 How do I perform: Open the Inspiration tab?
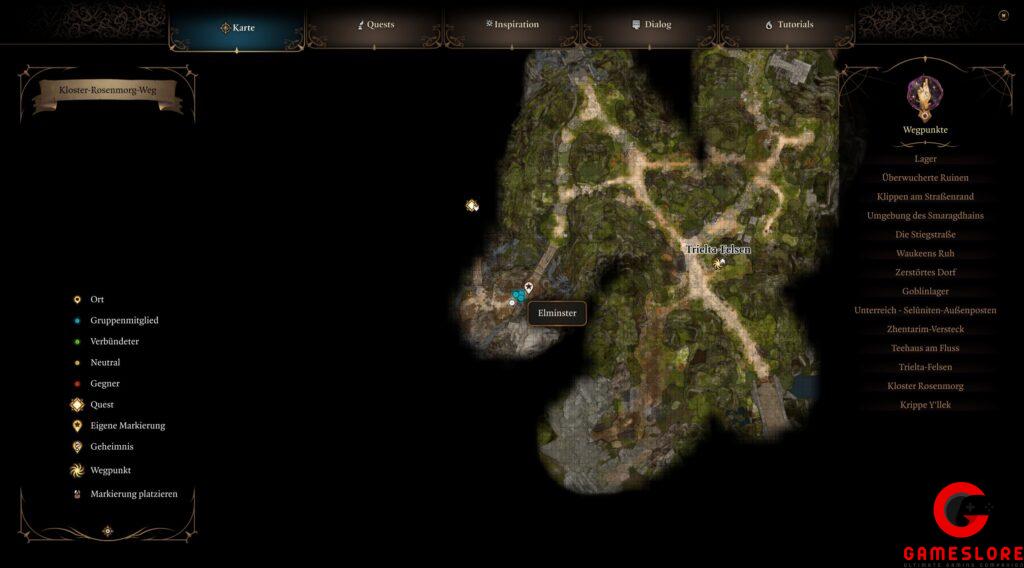pyautogui.click(x=512, y=25)
